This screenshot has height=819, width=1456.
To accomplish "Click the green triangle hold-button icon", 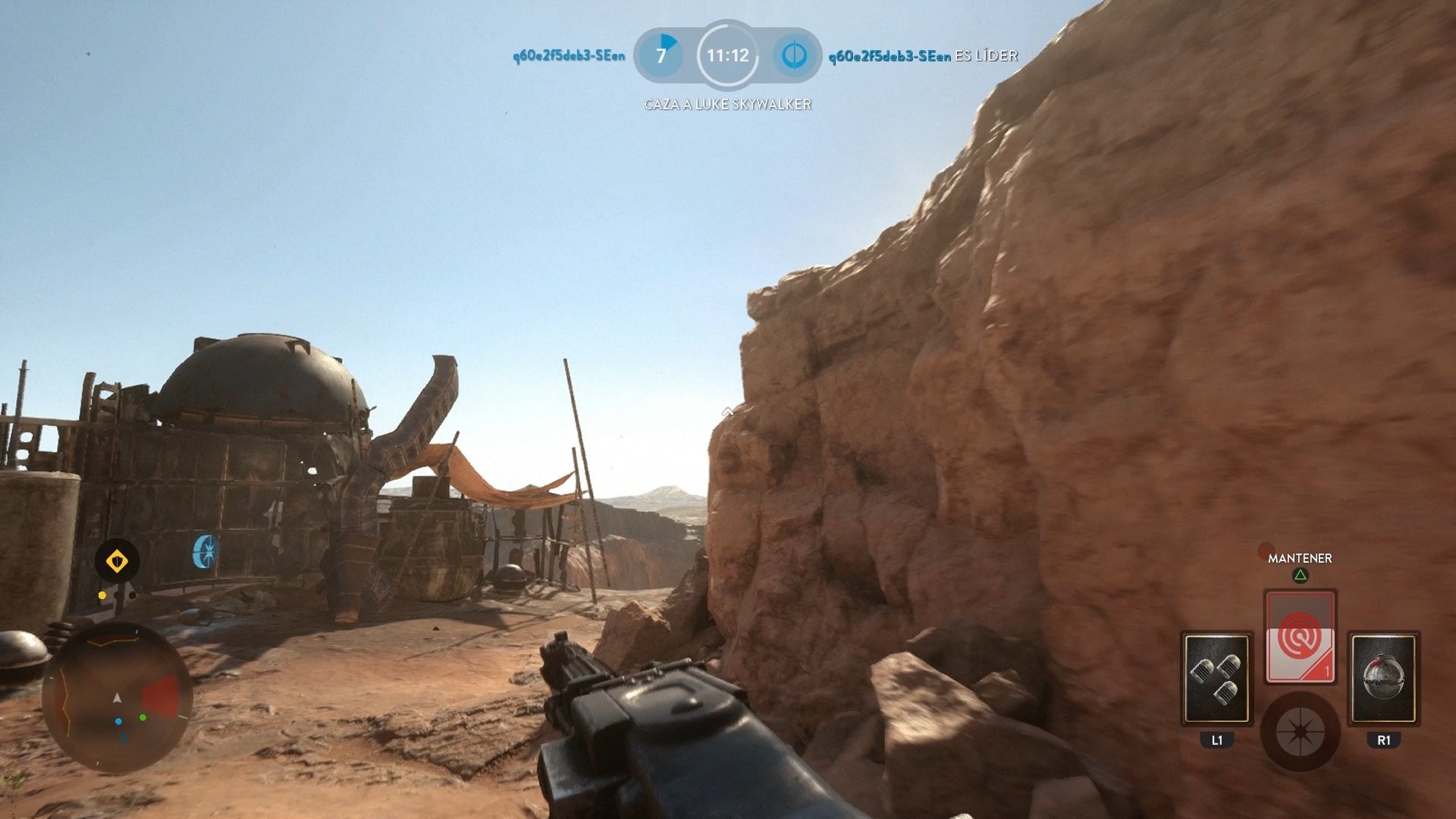I will coord(1299,574).
